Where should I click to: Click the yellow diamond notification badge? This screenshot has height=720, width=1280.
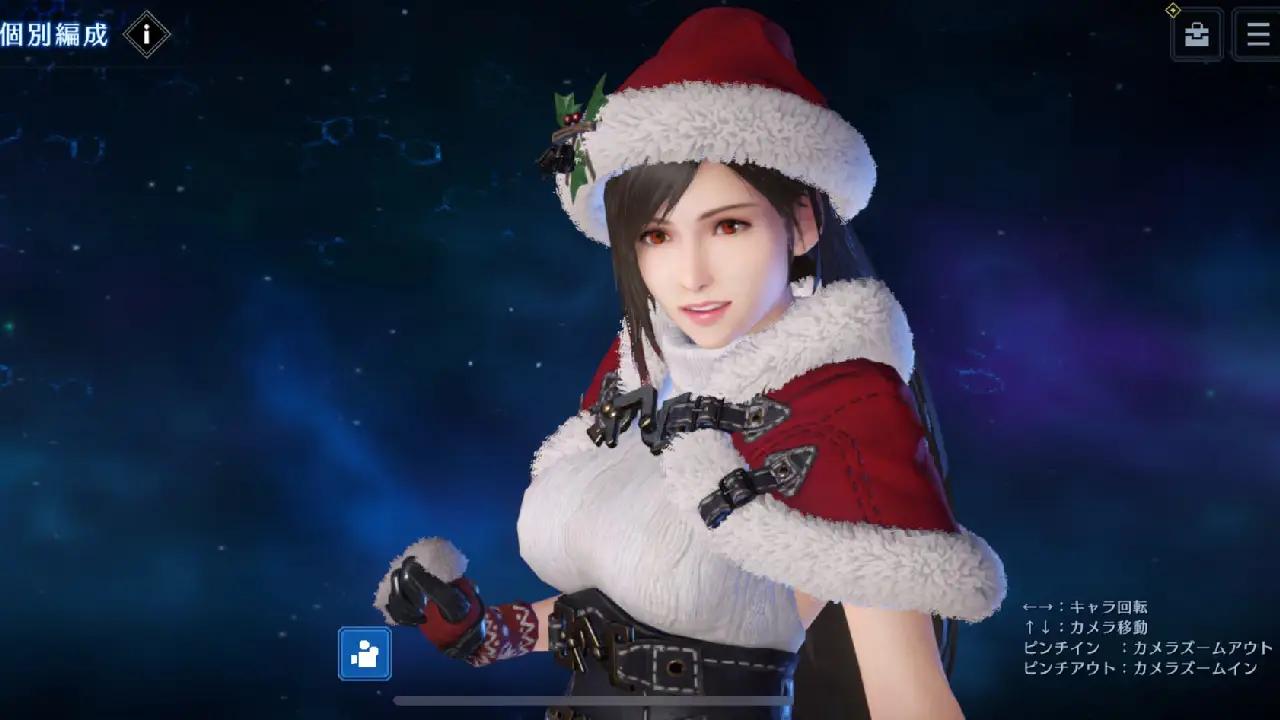coord(1175,12)
